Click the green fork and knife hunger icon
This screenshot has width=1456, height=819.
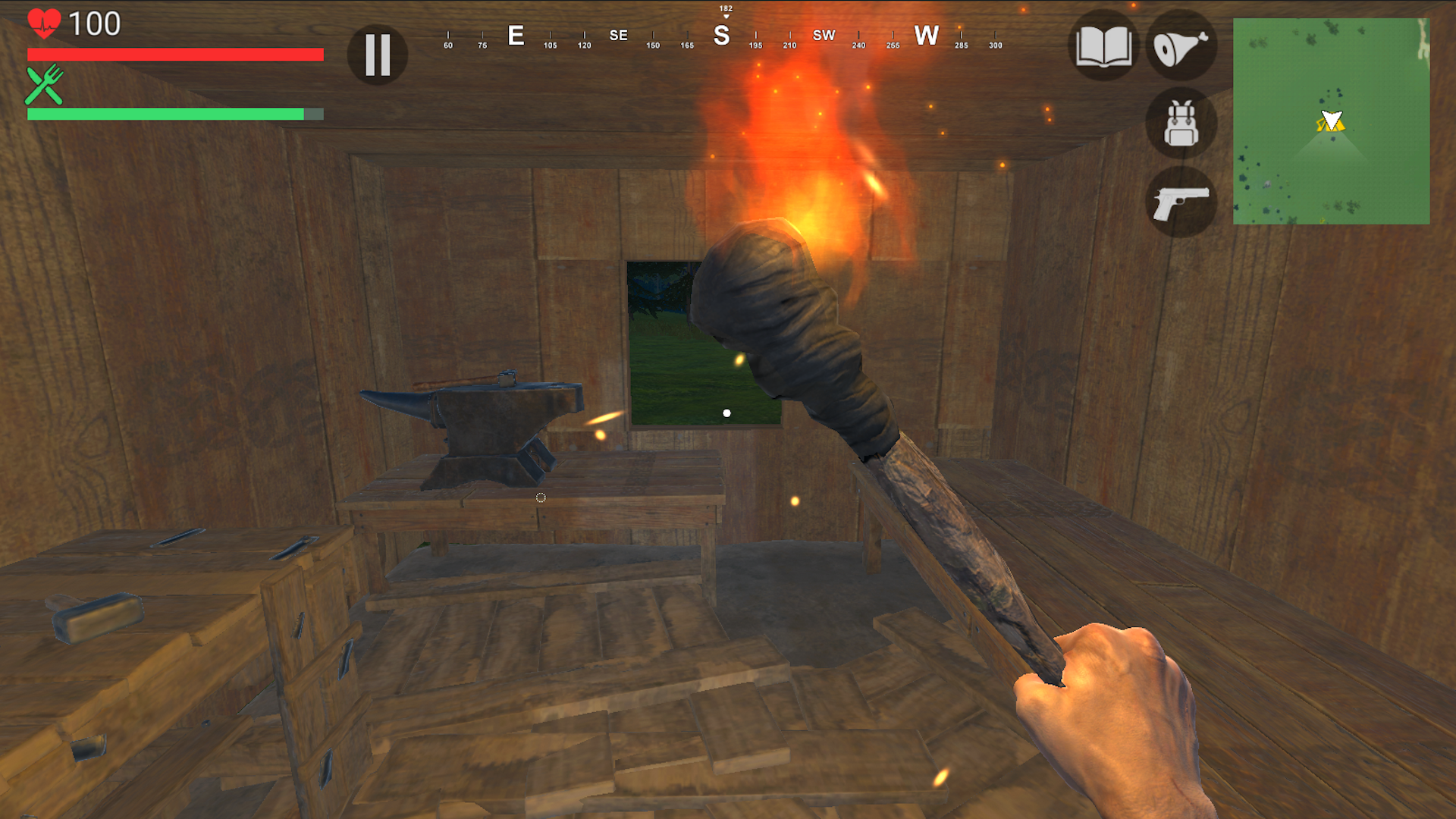(44, 86)
